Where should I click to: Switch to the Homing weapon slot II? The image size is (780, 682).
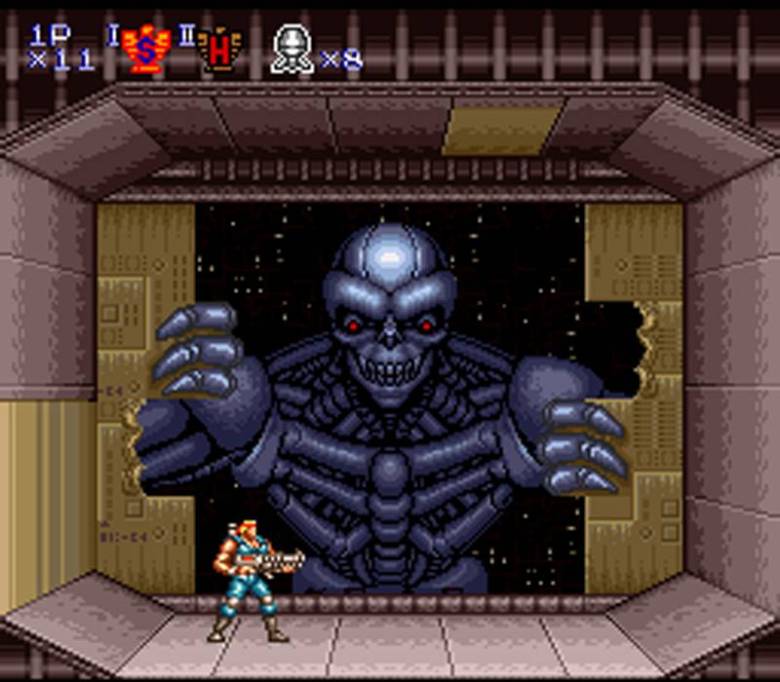(x=219, y=49)
